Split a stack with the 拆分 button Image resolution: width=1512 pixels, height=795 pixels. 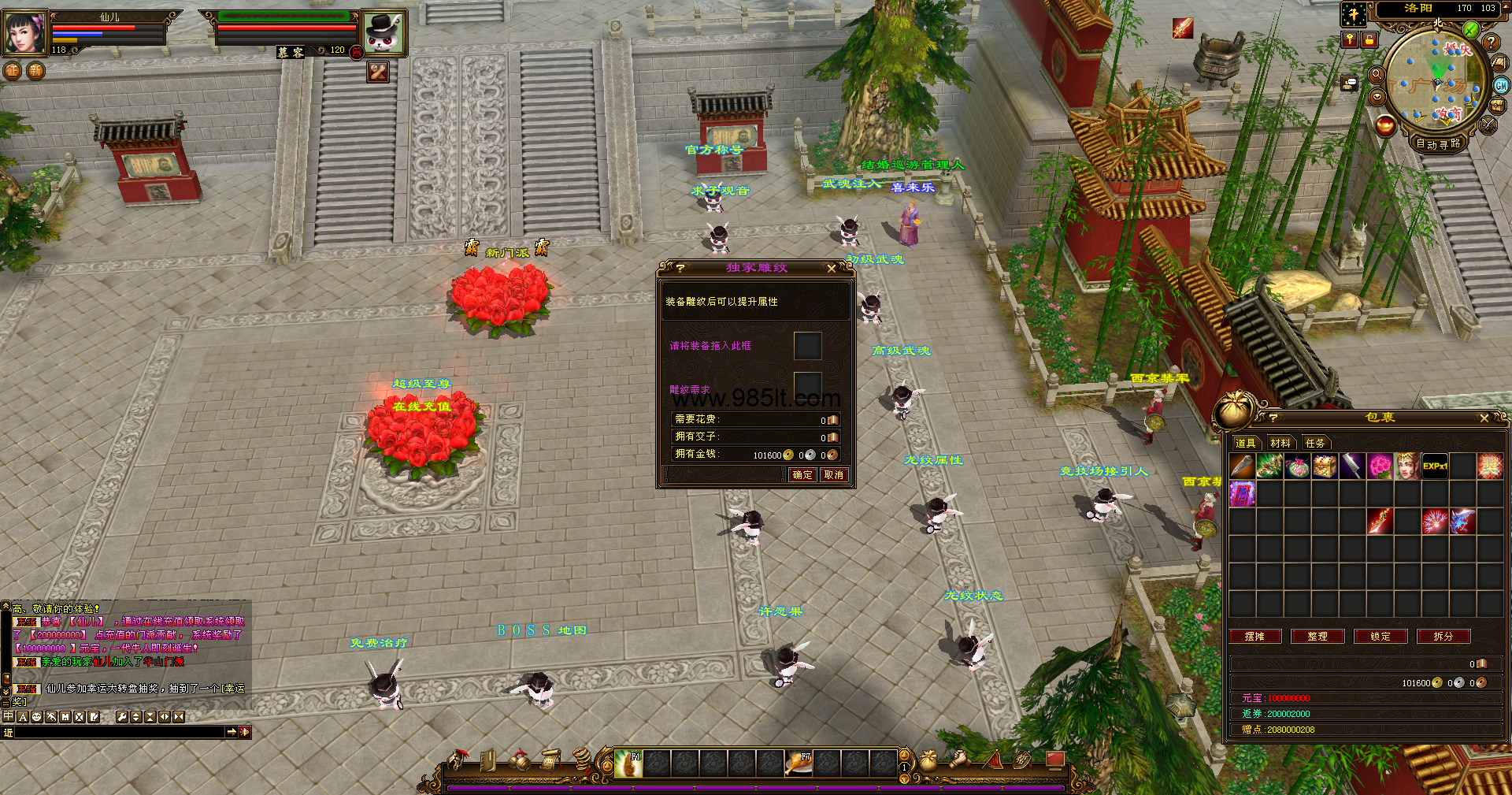tap(1443, 637)
